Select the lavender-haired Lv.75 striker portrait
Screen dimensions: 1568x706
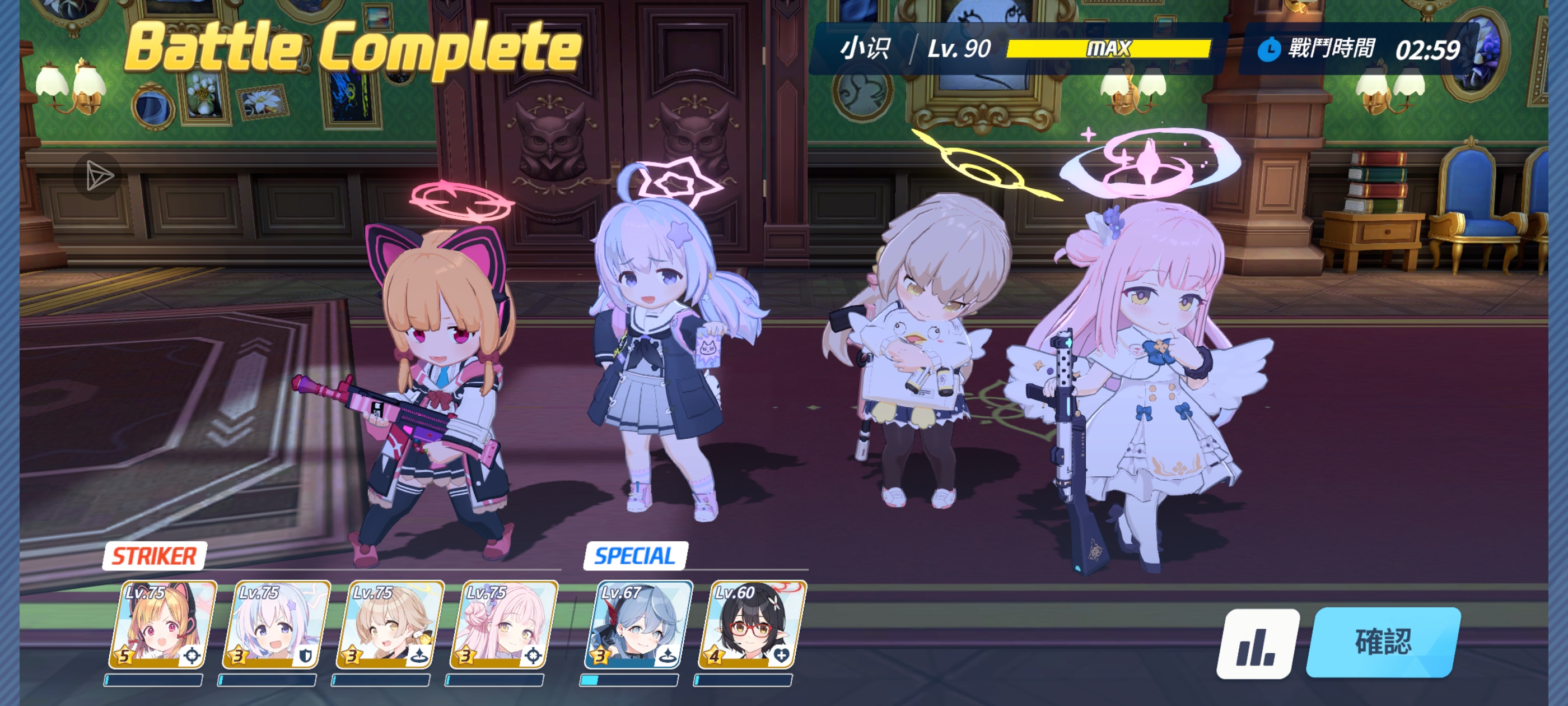tap(276, 624)
